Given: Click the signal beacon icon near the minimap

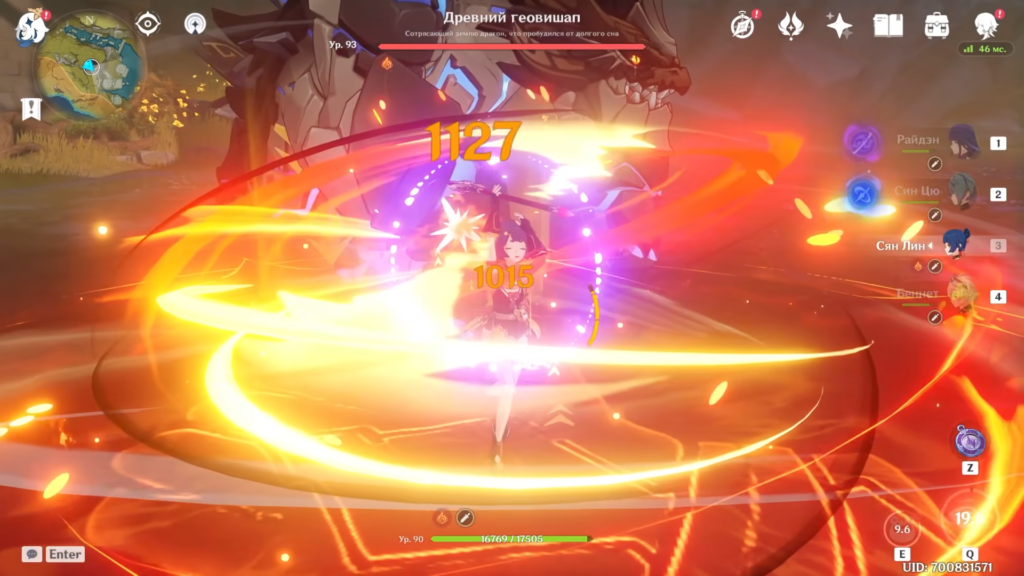Looking at the screenshot, I should (x=195, y=24).
